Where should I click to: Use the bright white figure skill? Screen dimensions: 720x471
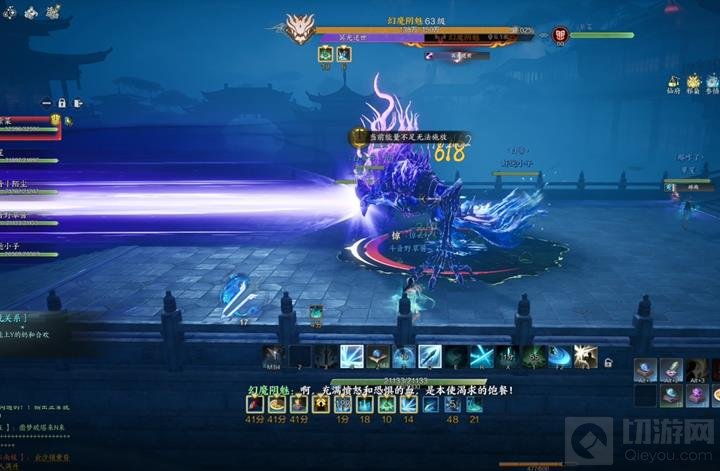[x=586, y=357]
